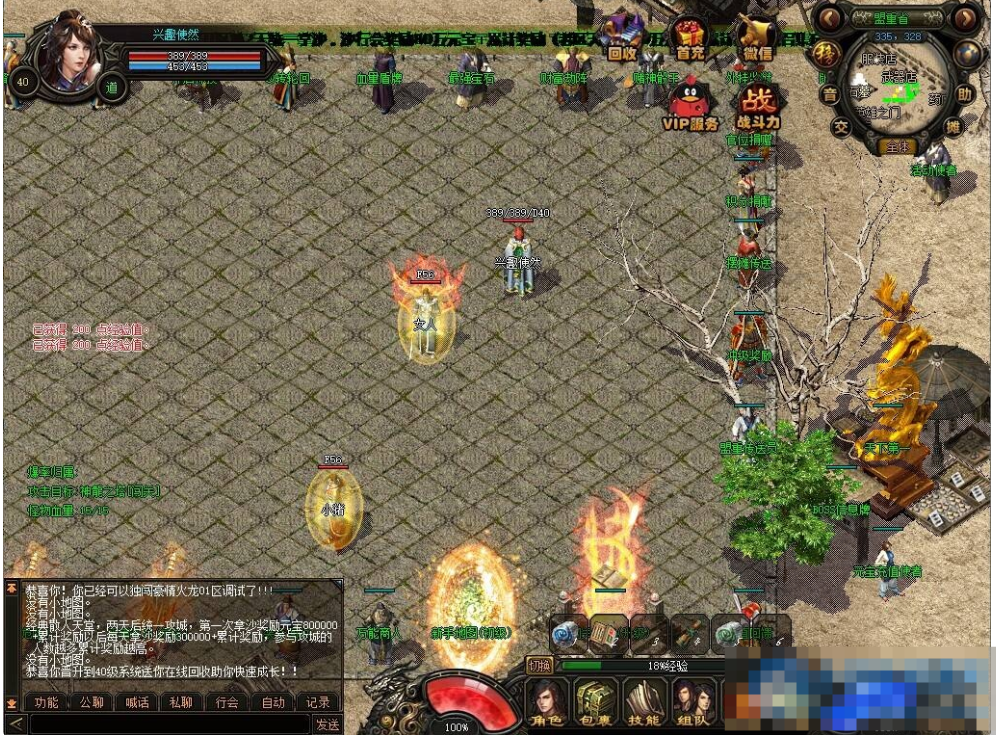
Task: Click the 微信 WeChat icon
Action: pyautogui.click(x=757, y=38)
